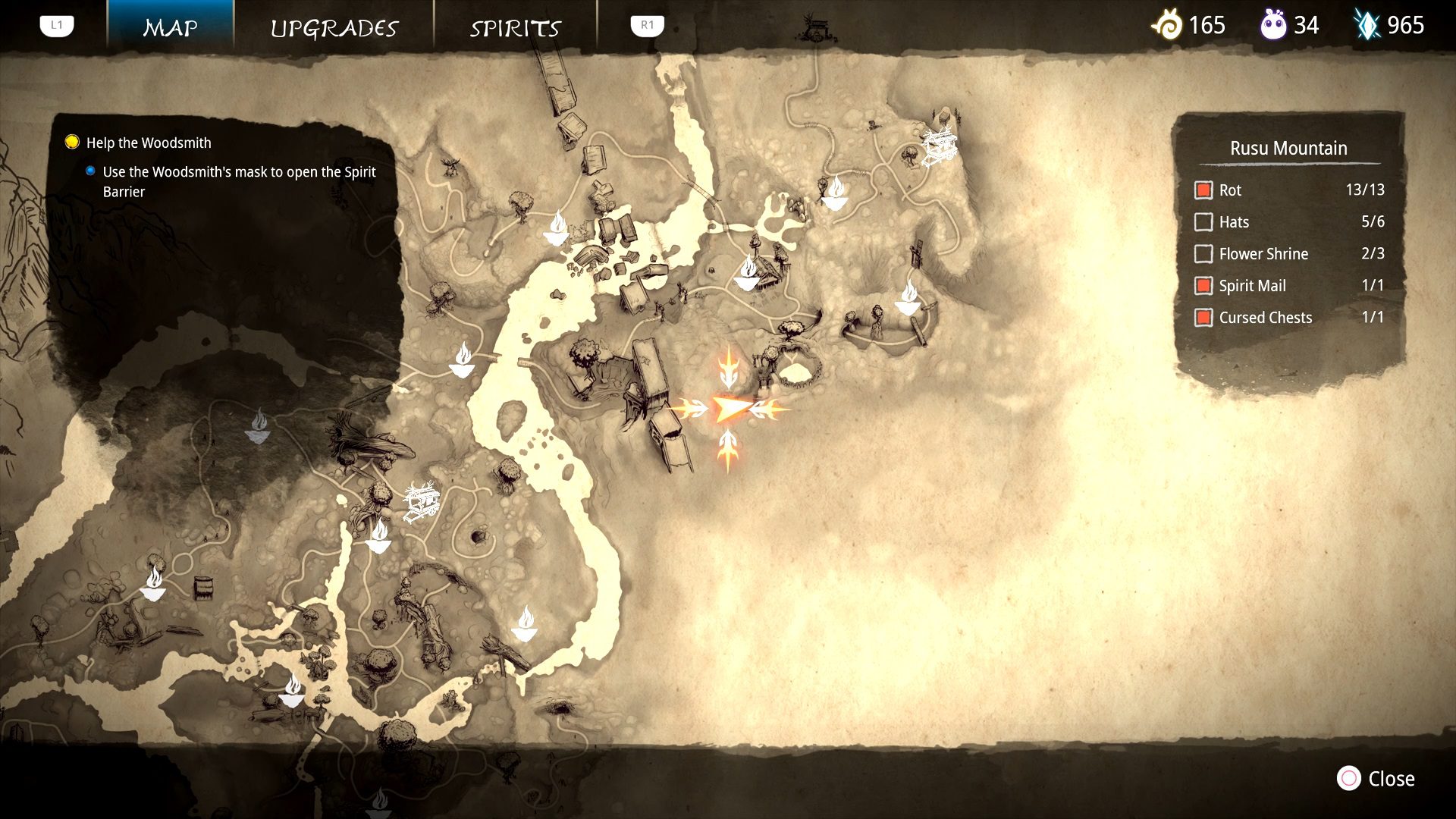Click the Spirit Mail red progress marker

click(1204, 286)
